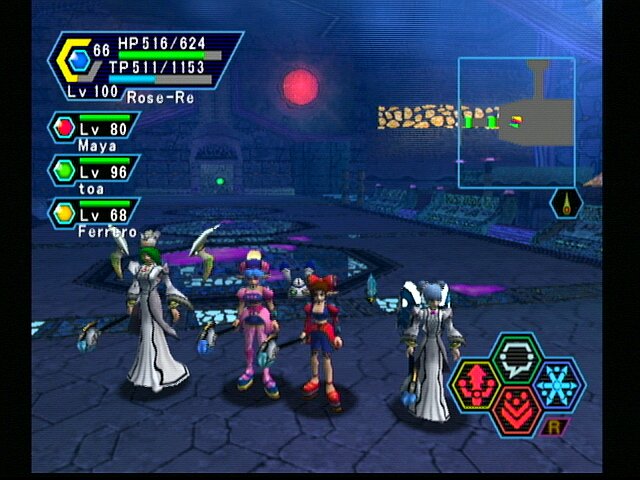Viewport: 640px width, 480px height.
Task: Activate the speech bubble chat action
Action: click(517, 355)
